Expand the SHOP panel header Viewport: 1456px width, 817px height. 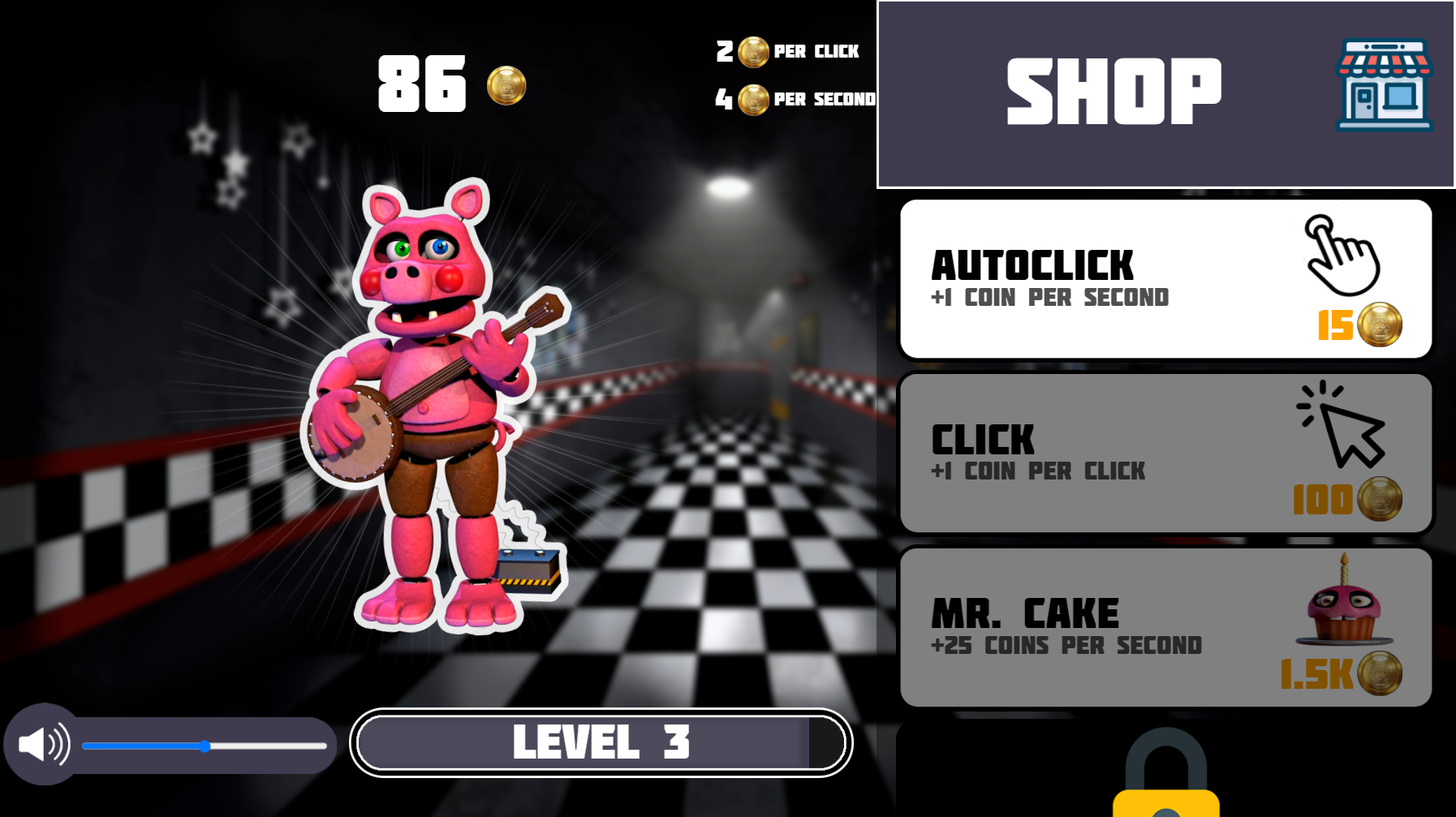click(1112, 89)
